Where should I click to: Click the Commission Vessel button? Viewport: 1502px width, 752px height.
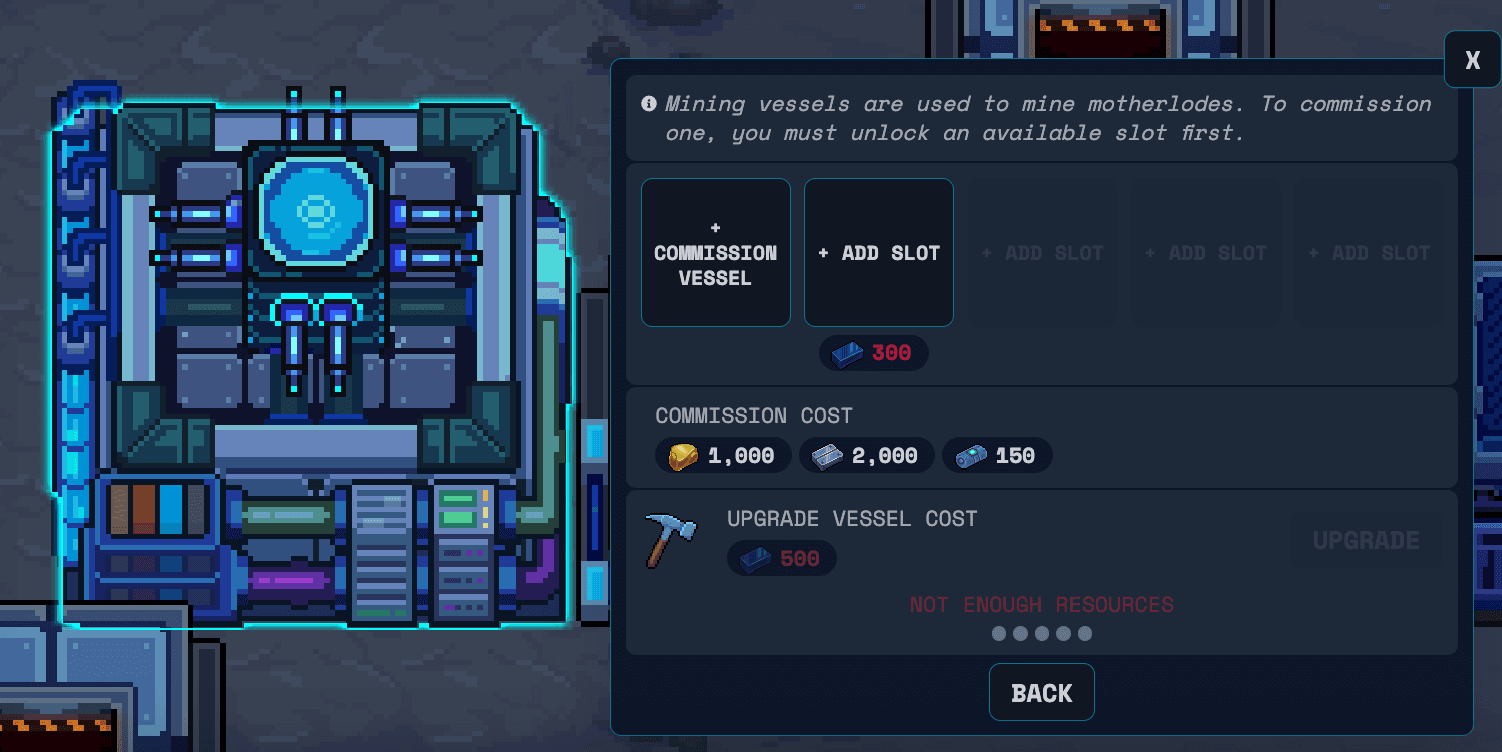tap(715, 252)
